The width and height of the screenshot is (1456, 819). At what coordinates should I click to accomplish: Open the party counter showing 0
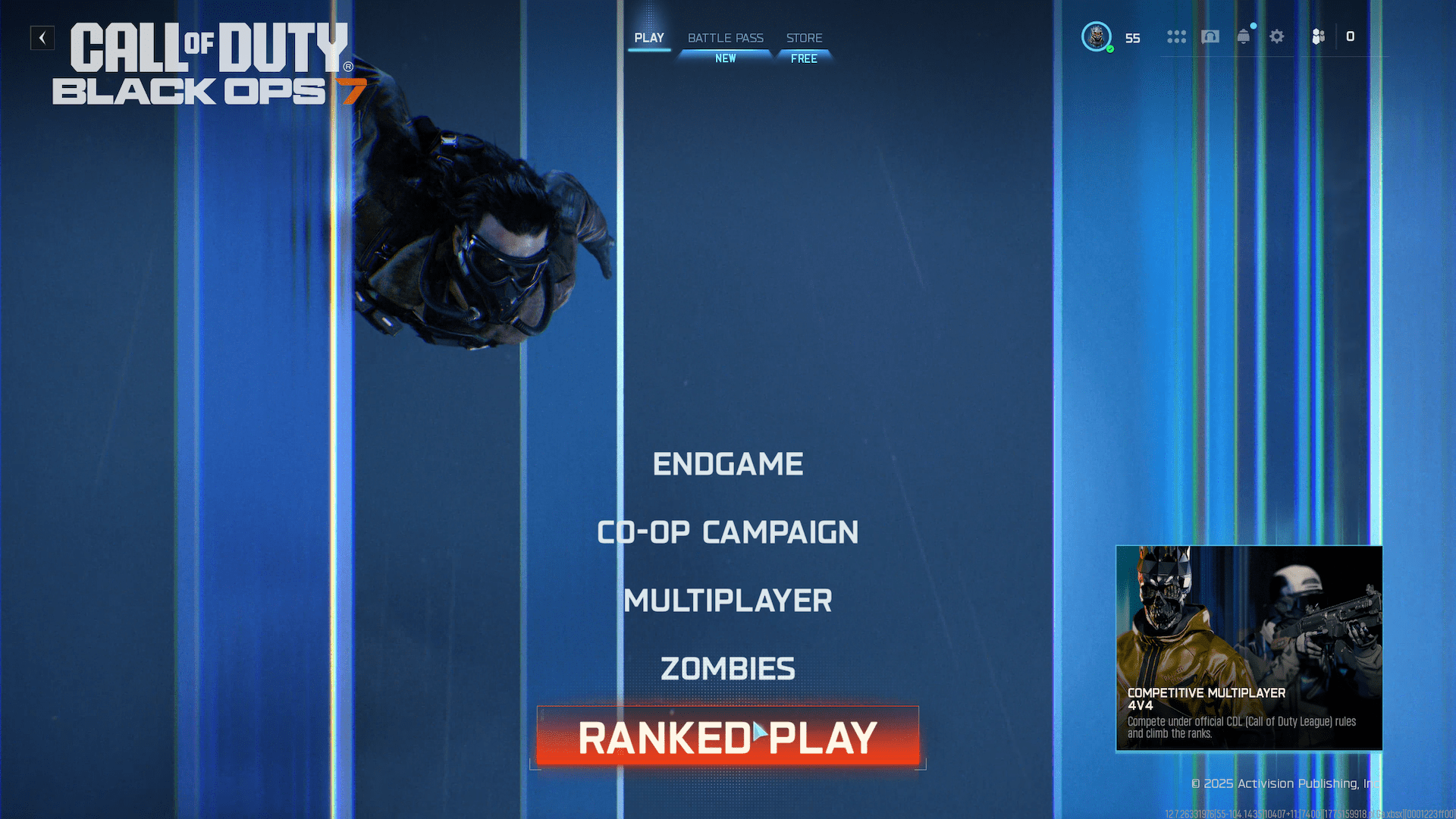[1350, 36]
